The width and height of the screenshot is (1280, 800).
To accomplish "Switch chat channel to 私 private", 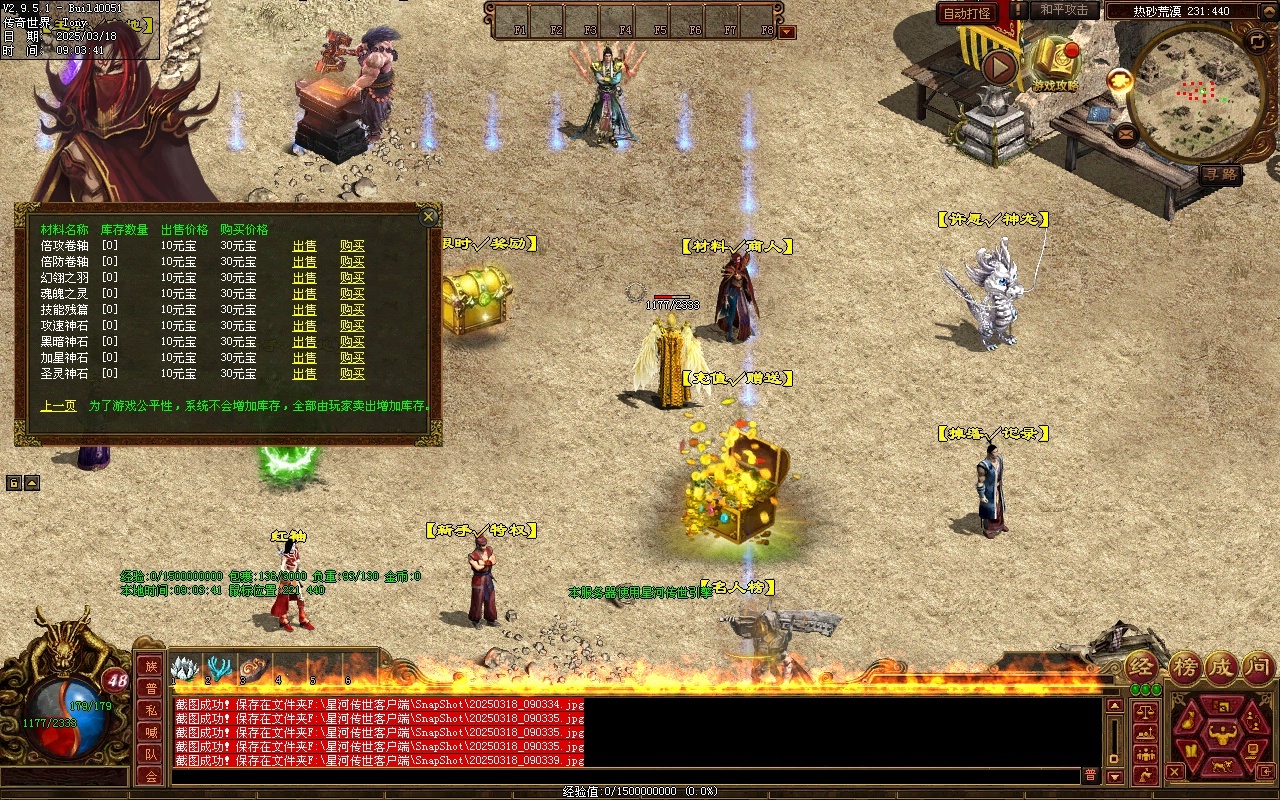I will (151, 710).
